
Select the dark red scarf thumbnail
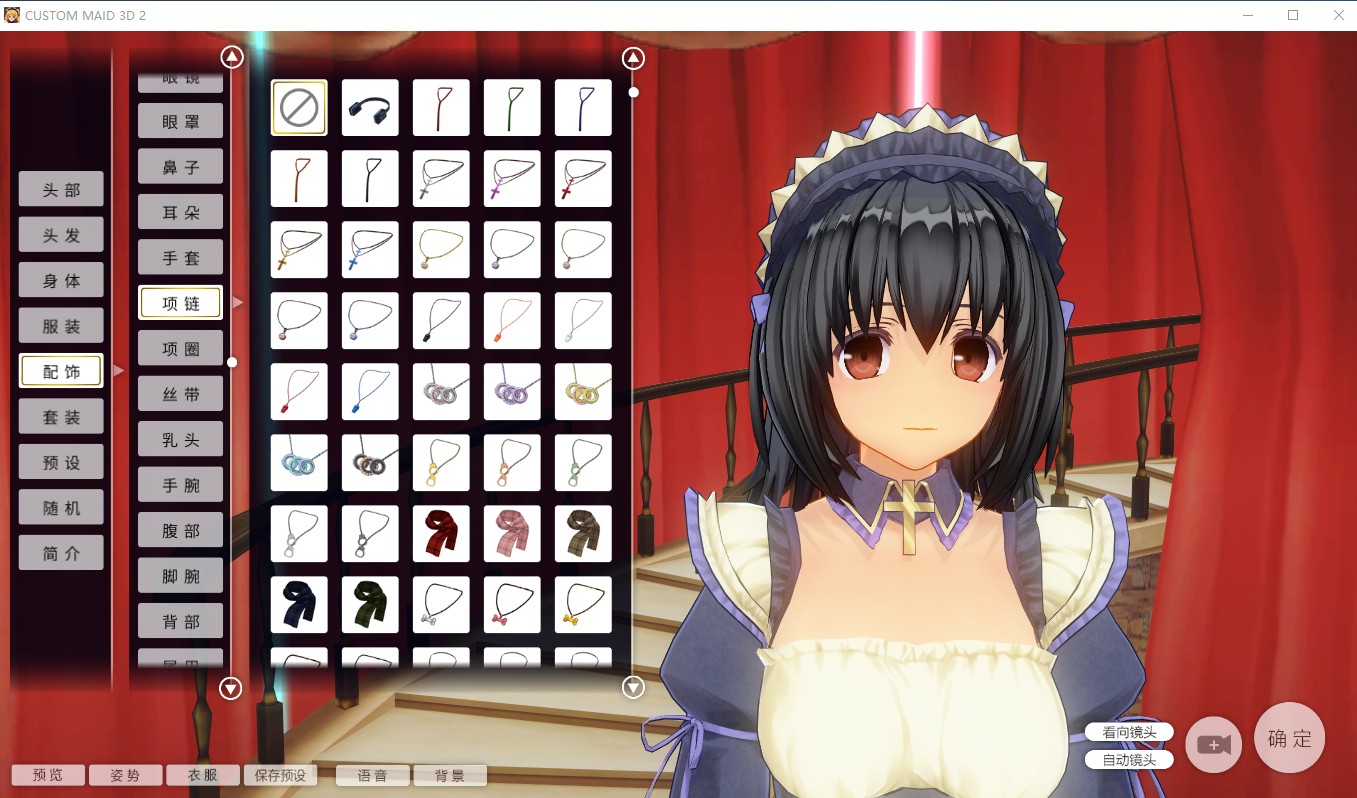441,533
